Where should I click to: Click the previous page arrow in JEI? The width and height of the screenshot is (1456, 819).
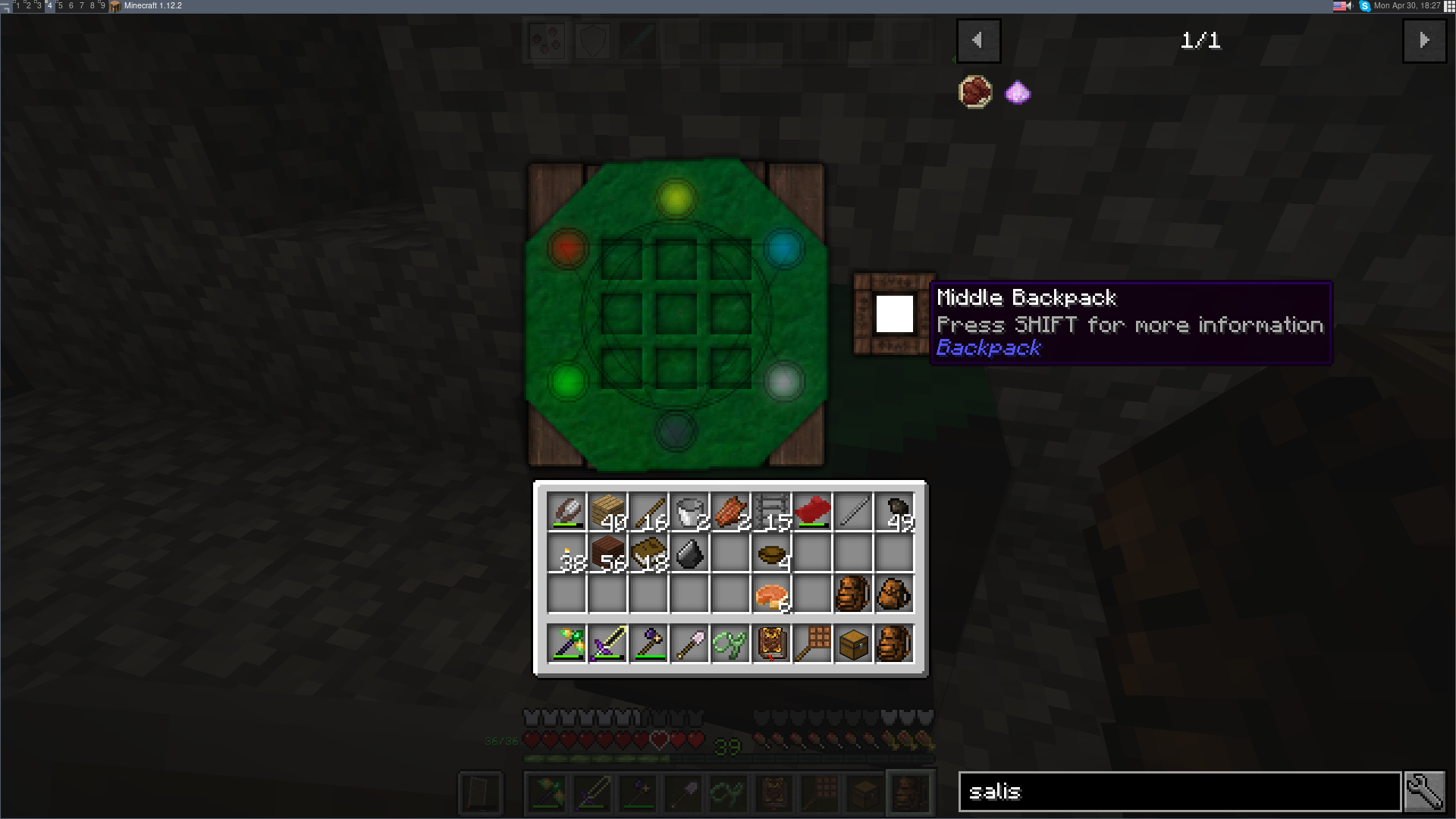coord(979,41)
